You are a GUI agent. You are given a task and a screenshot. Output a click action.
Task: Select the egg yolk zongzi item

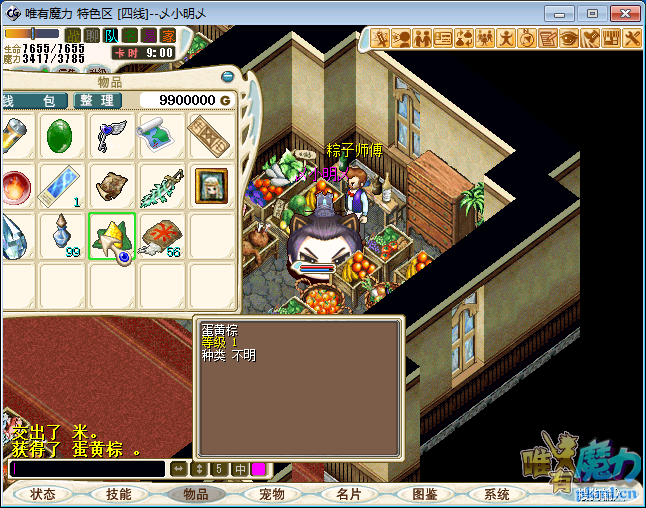[111, 236]
